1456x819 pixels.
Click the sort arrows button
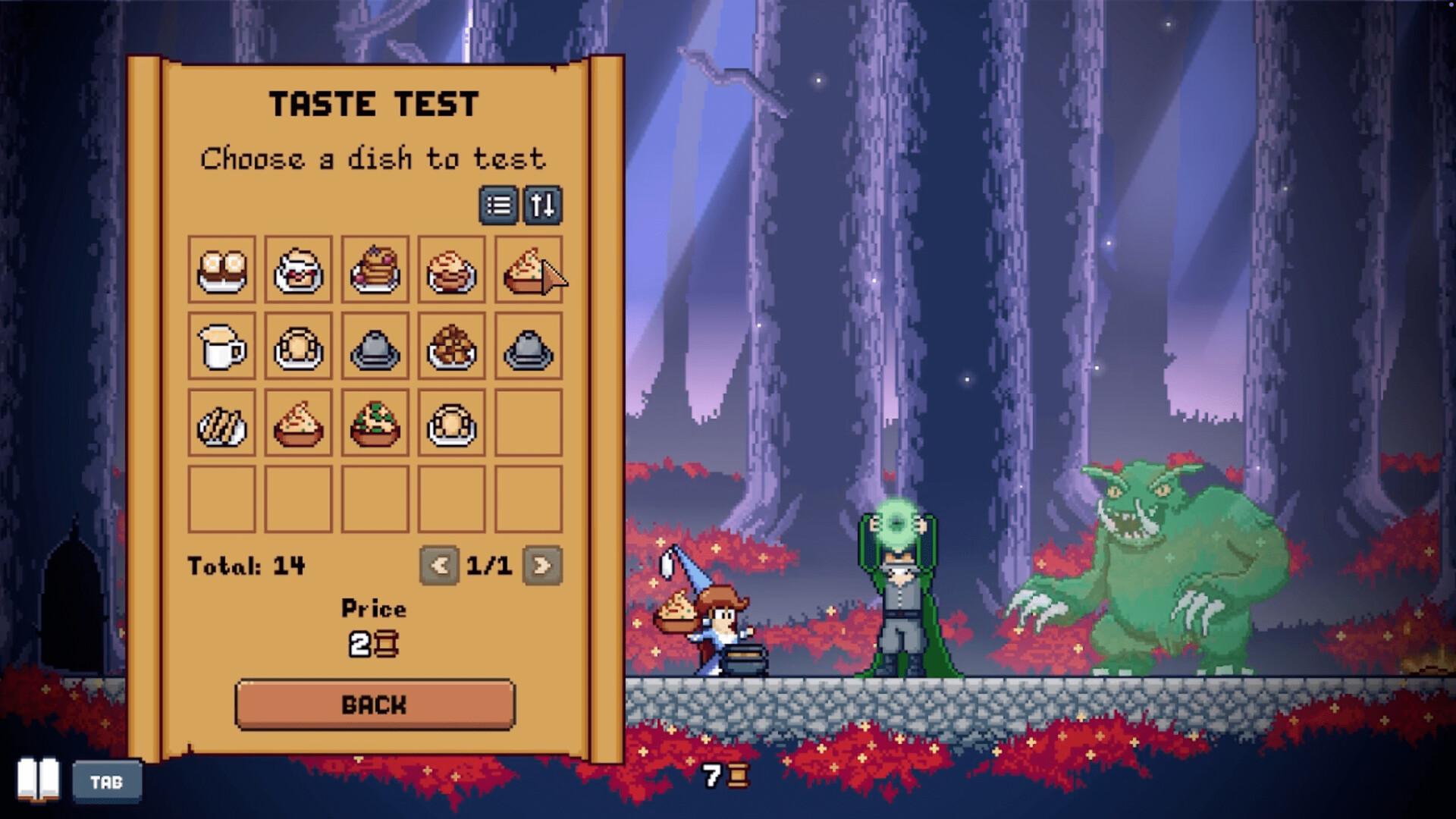(x=542, y=206)
